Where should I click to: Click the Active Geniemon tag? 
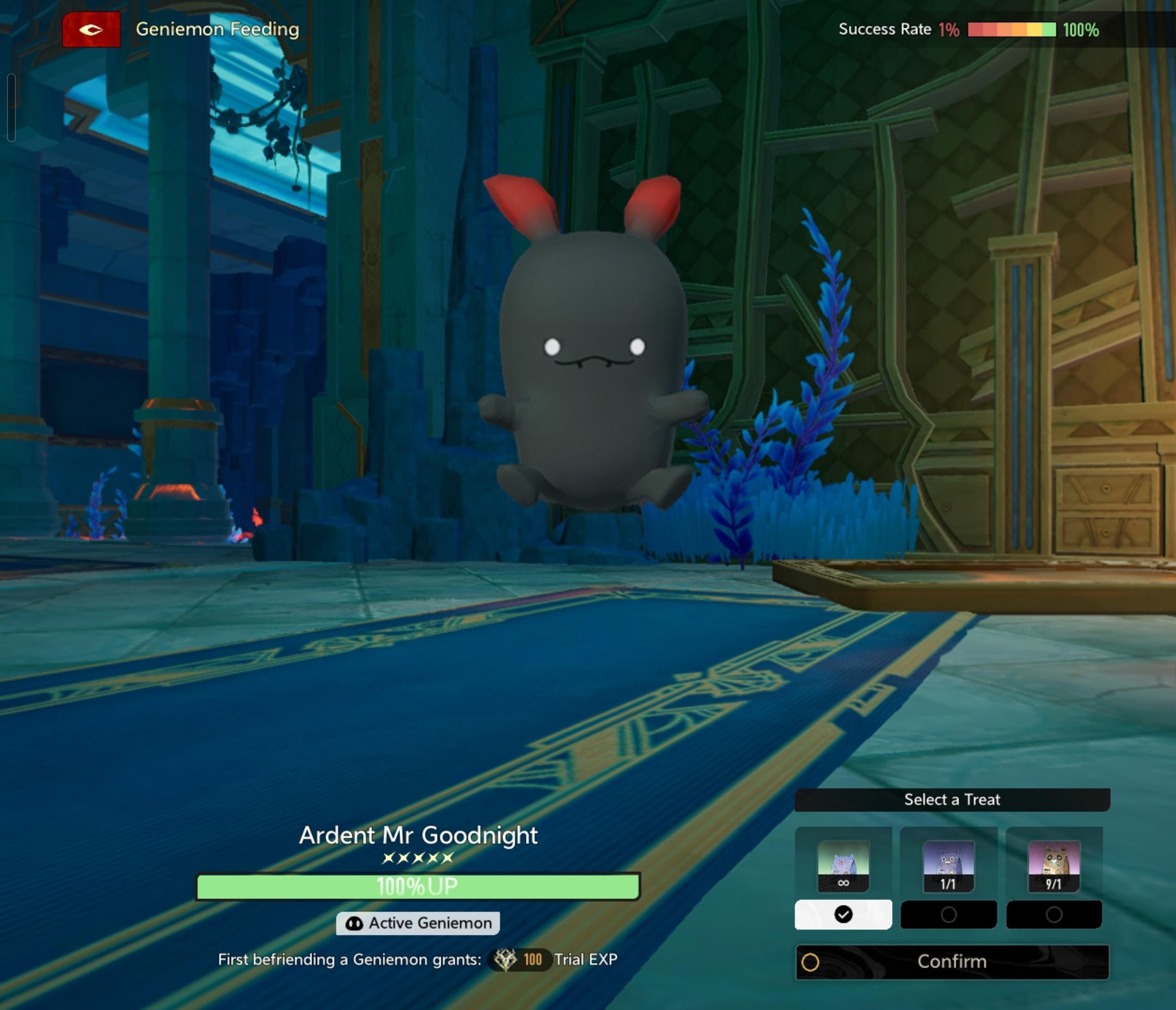point(418,923)
